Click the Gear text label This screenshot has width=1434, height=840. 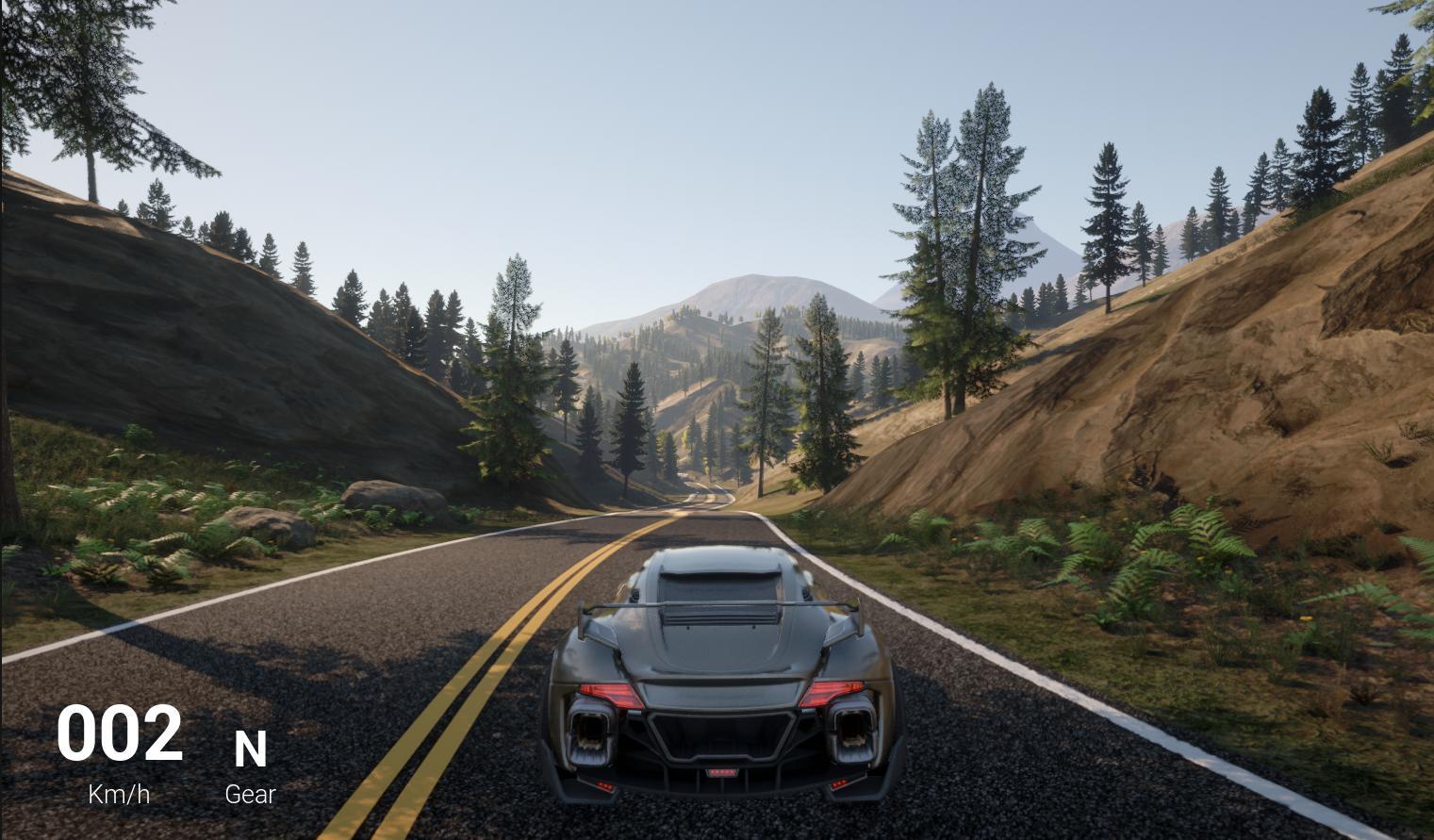250,795
